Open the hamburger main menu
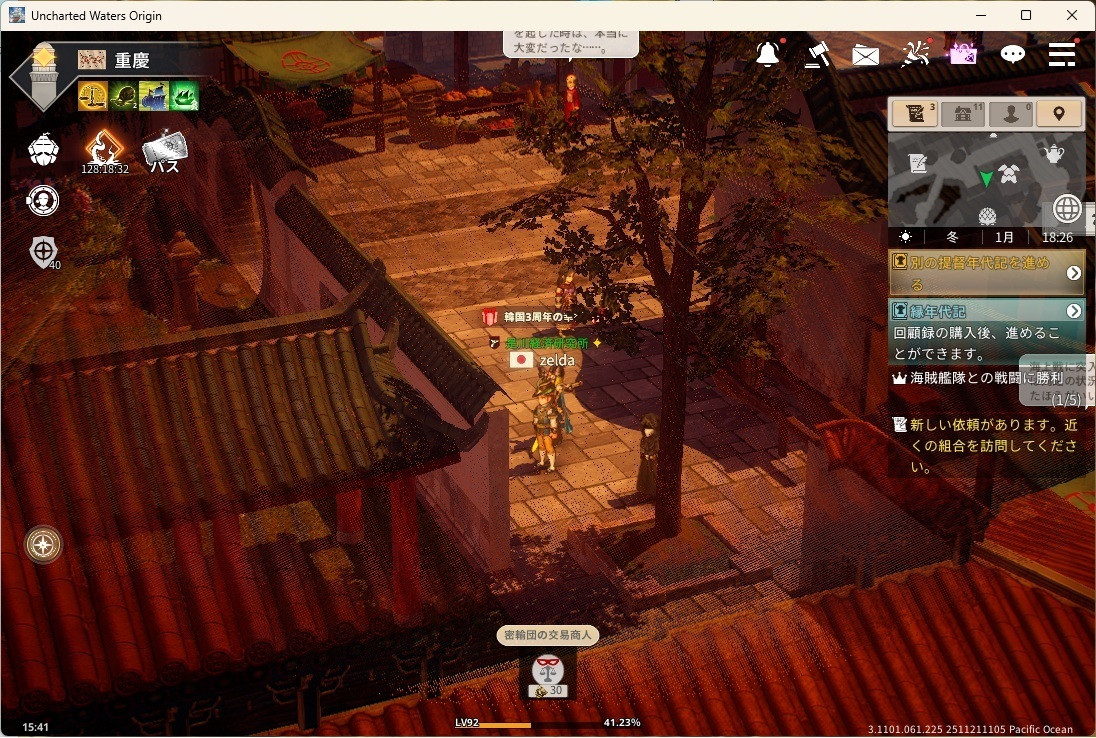The height and width of the screenshot is (738, 1096). click(x=1062, y=54)
